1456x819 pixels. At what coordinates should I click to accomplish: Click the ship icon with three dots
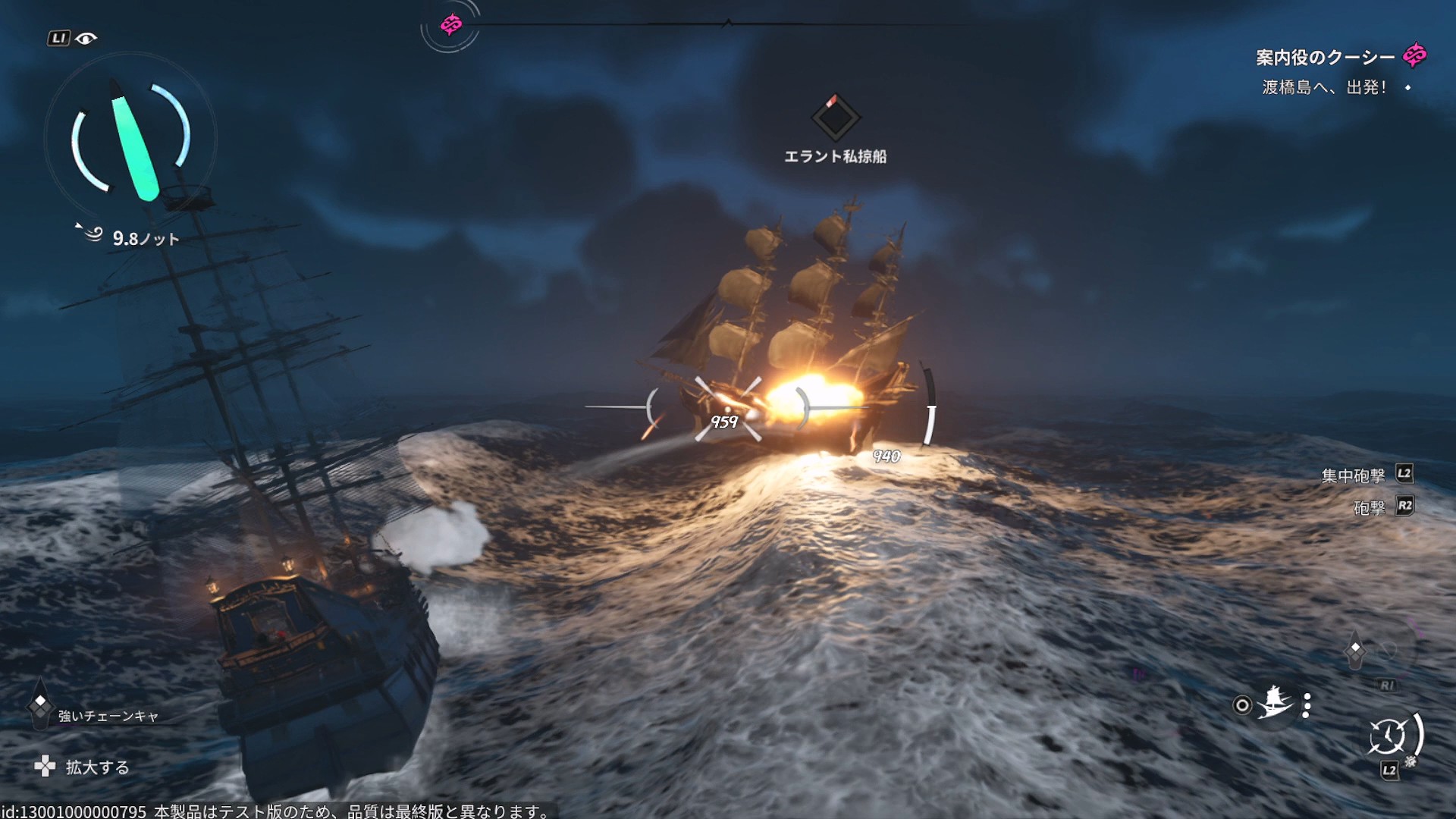coord(1275,704)
